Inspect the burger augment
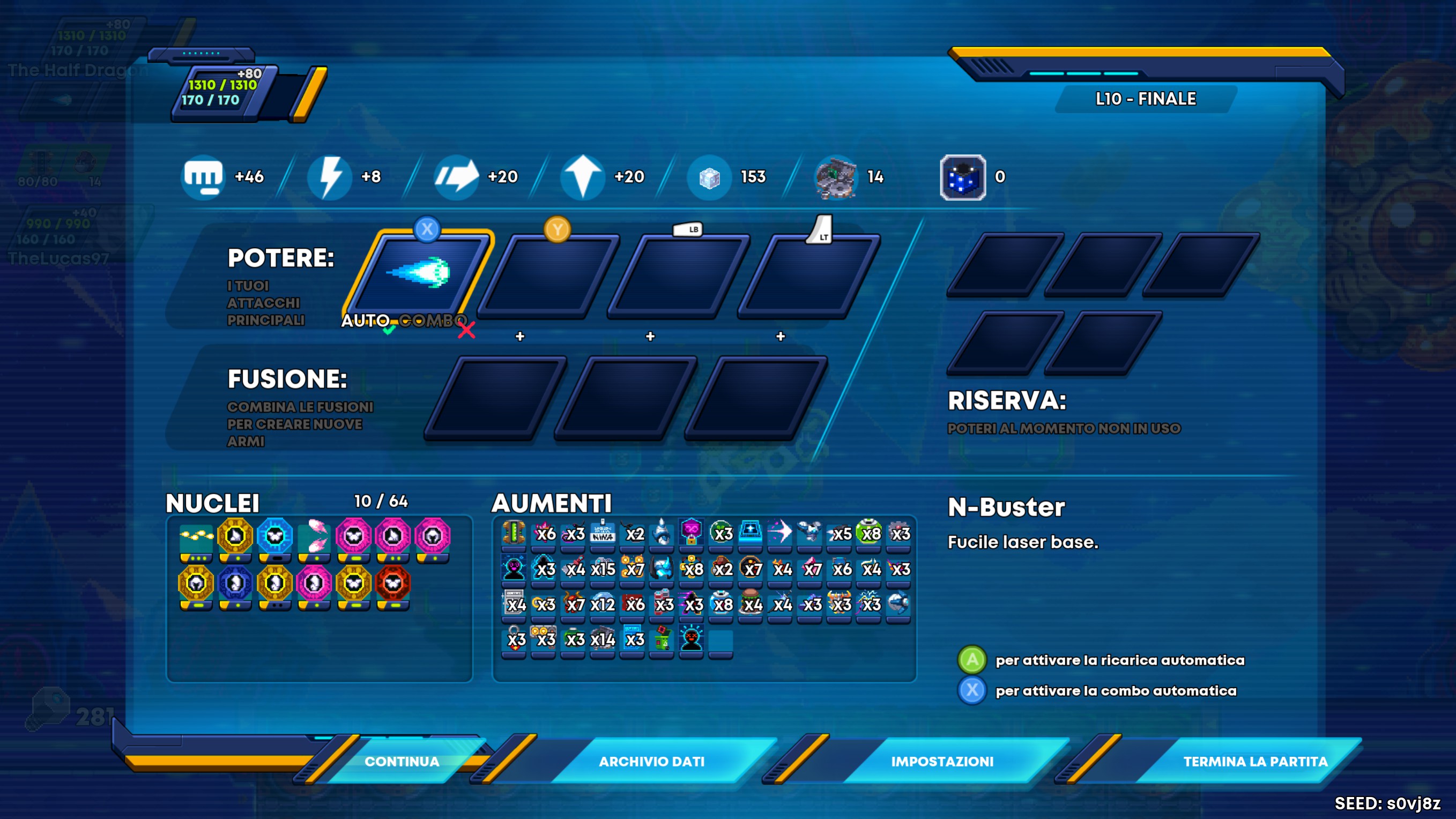 [751, 602]
